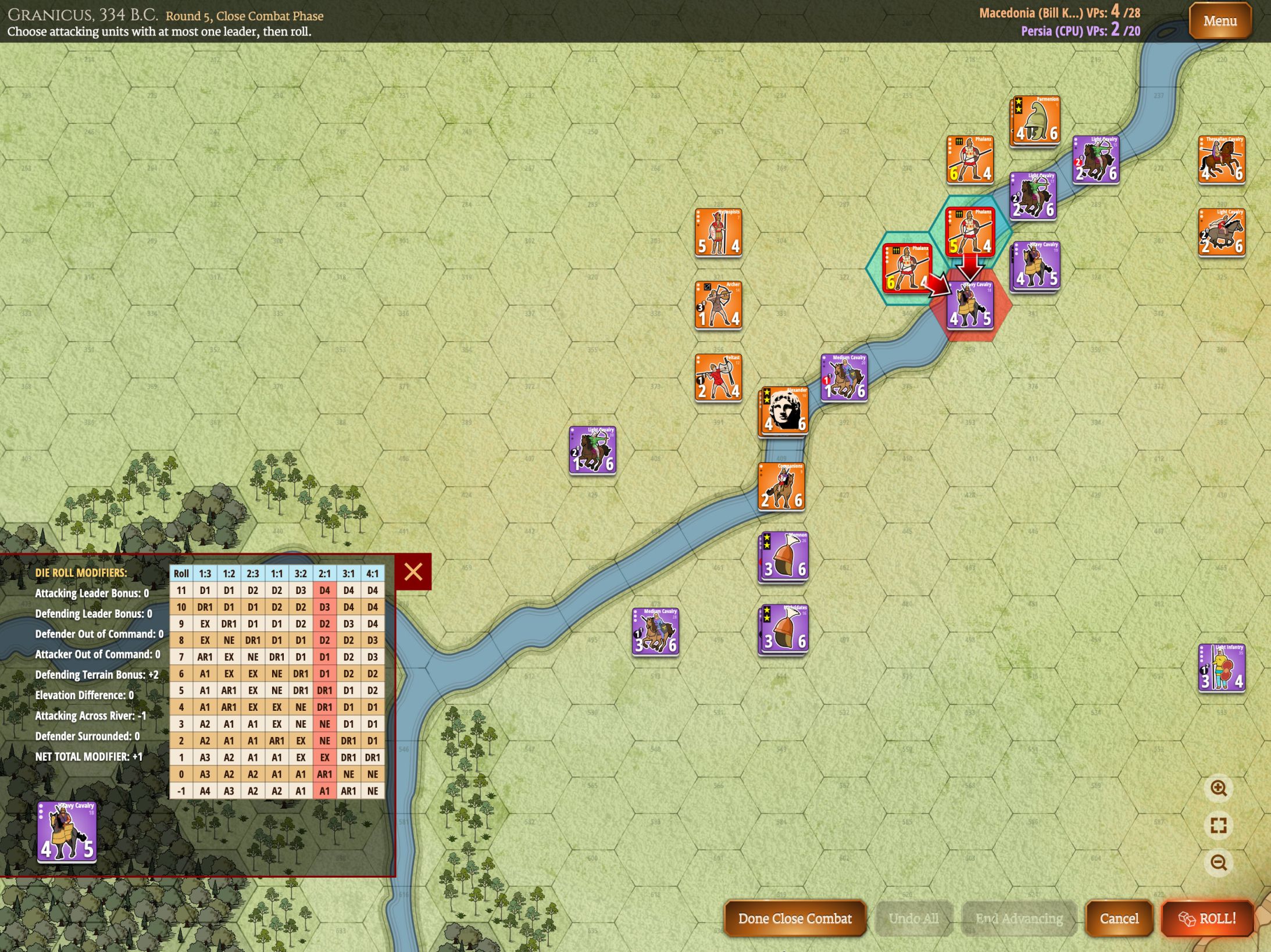Open the Menu button
Viewport: 1271px width, 952px height.
[x=1219, y=22]
